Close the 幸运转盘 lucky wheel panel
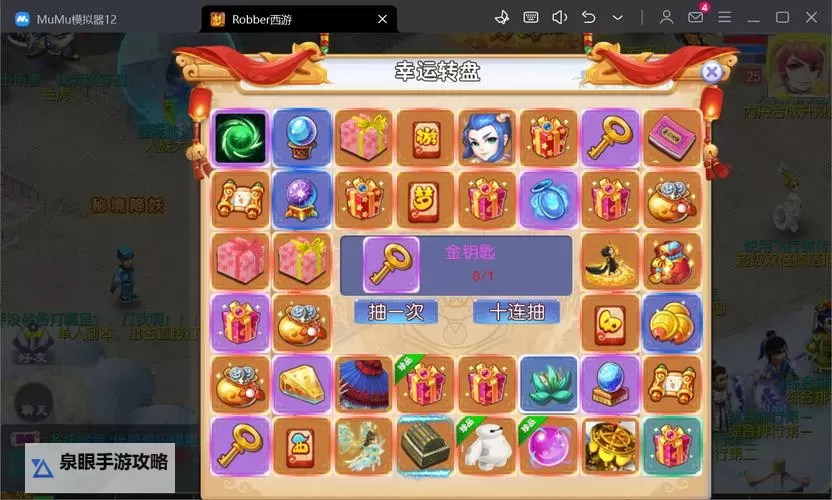This screenshot has width=832, height=500. pyautogui.click(x=711, y=72)
